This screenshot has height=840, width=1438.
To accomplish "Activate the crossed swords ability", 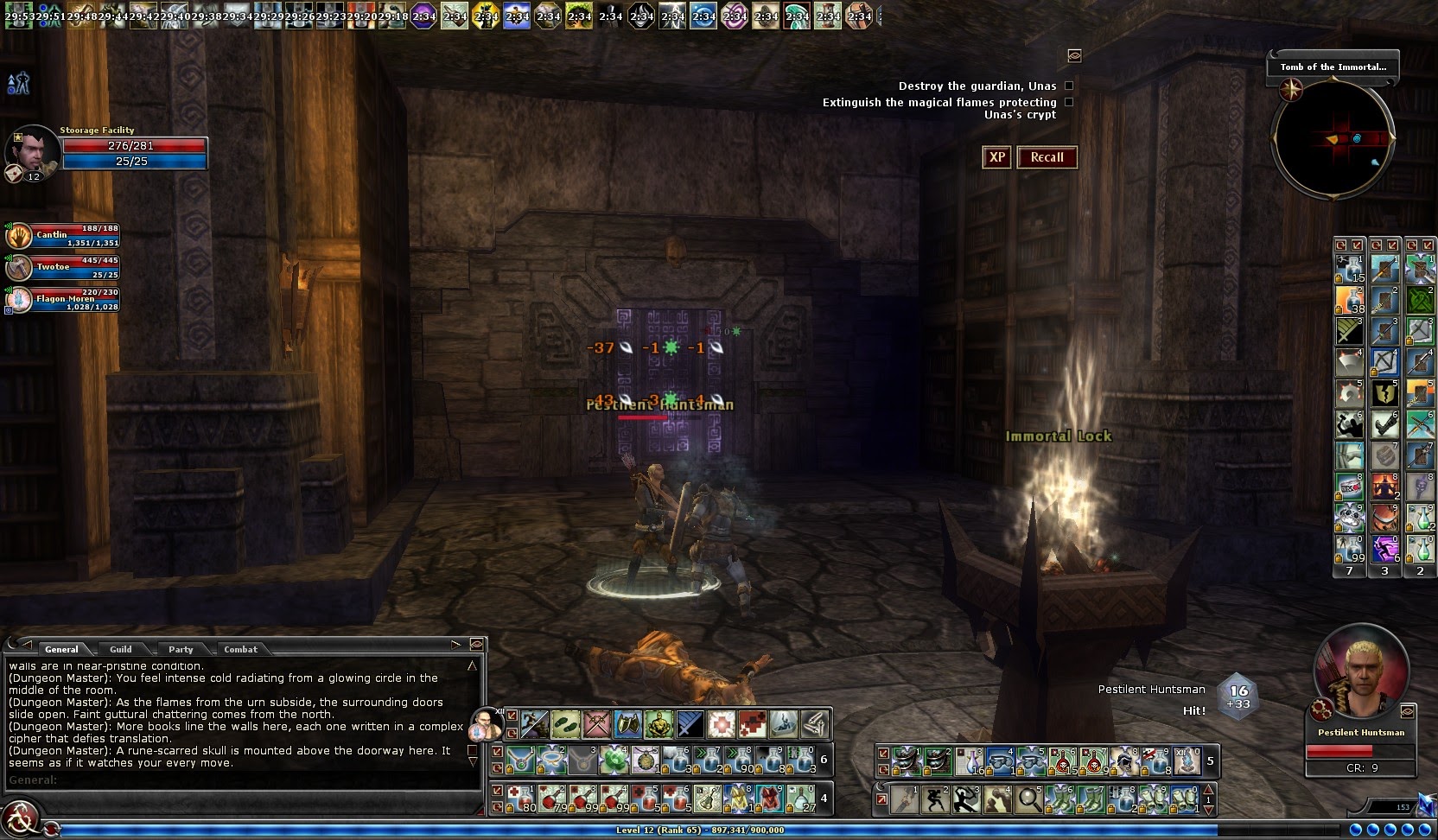I will (596, 724).
